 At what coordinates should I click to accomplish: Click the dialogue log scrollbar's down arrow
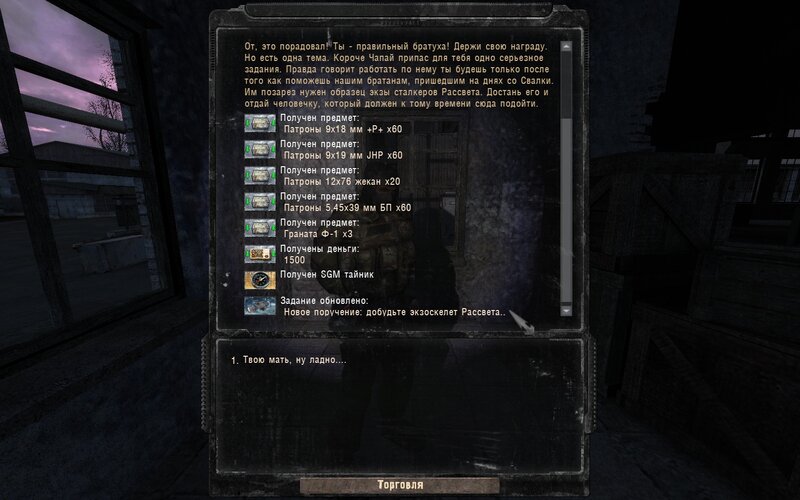pos(566,311)
